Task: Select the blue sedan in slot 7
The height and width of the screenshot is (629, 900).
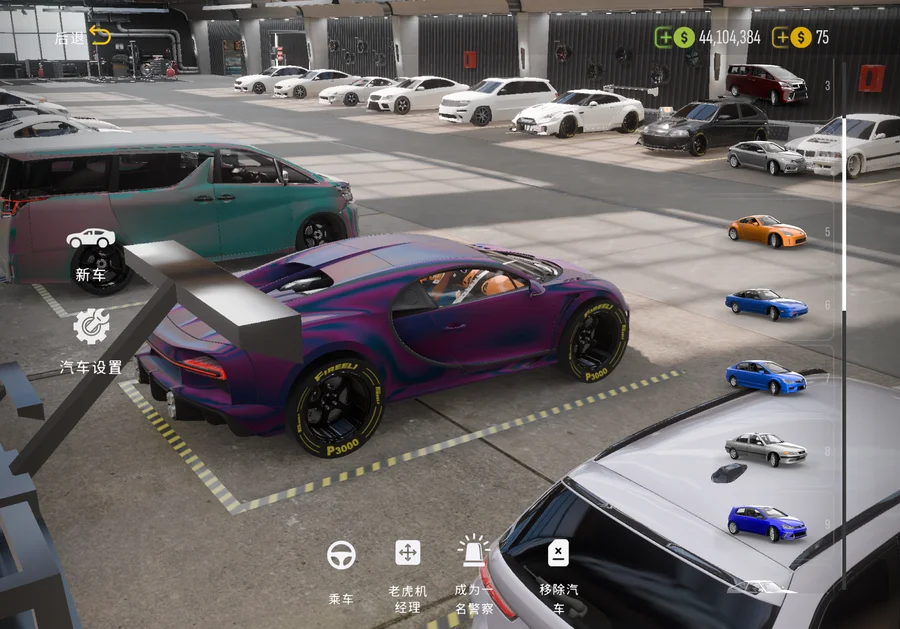Action: 765,377
